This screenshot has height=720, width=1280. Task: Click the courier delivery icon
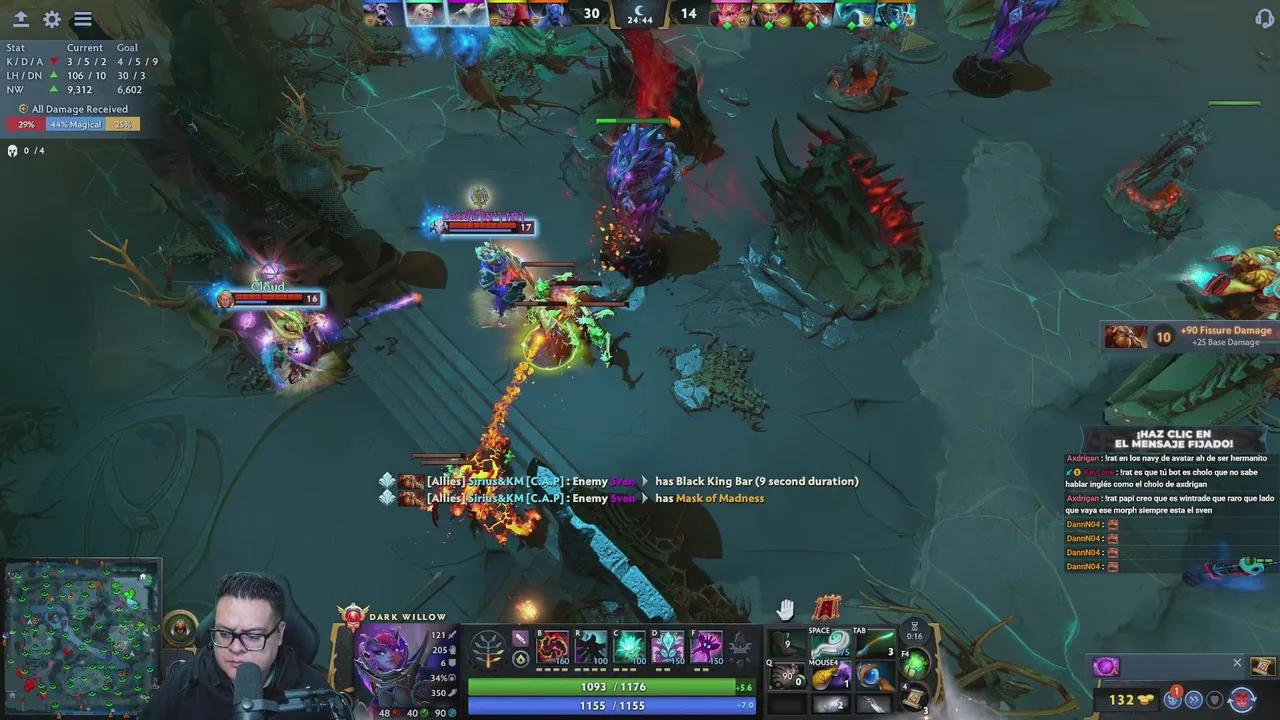(1173, 699)
